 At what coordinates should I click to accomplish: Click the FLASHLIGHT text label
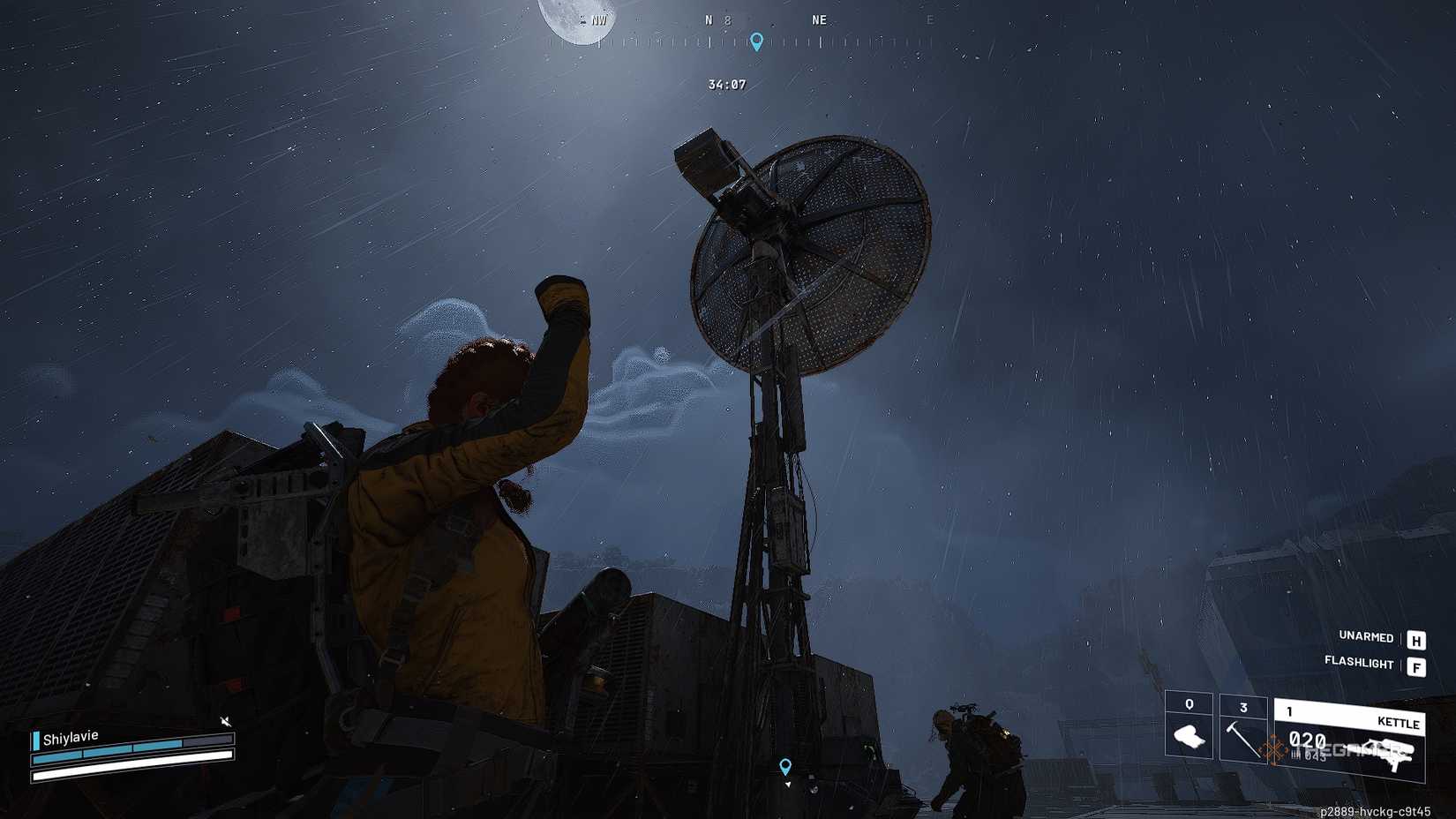coord(1360,664)
